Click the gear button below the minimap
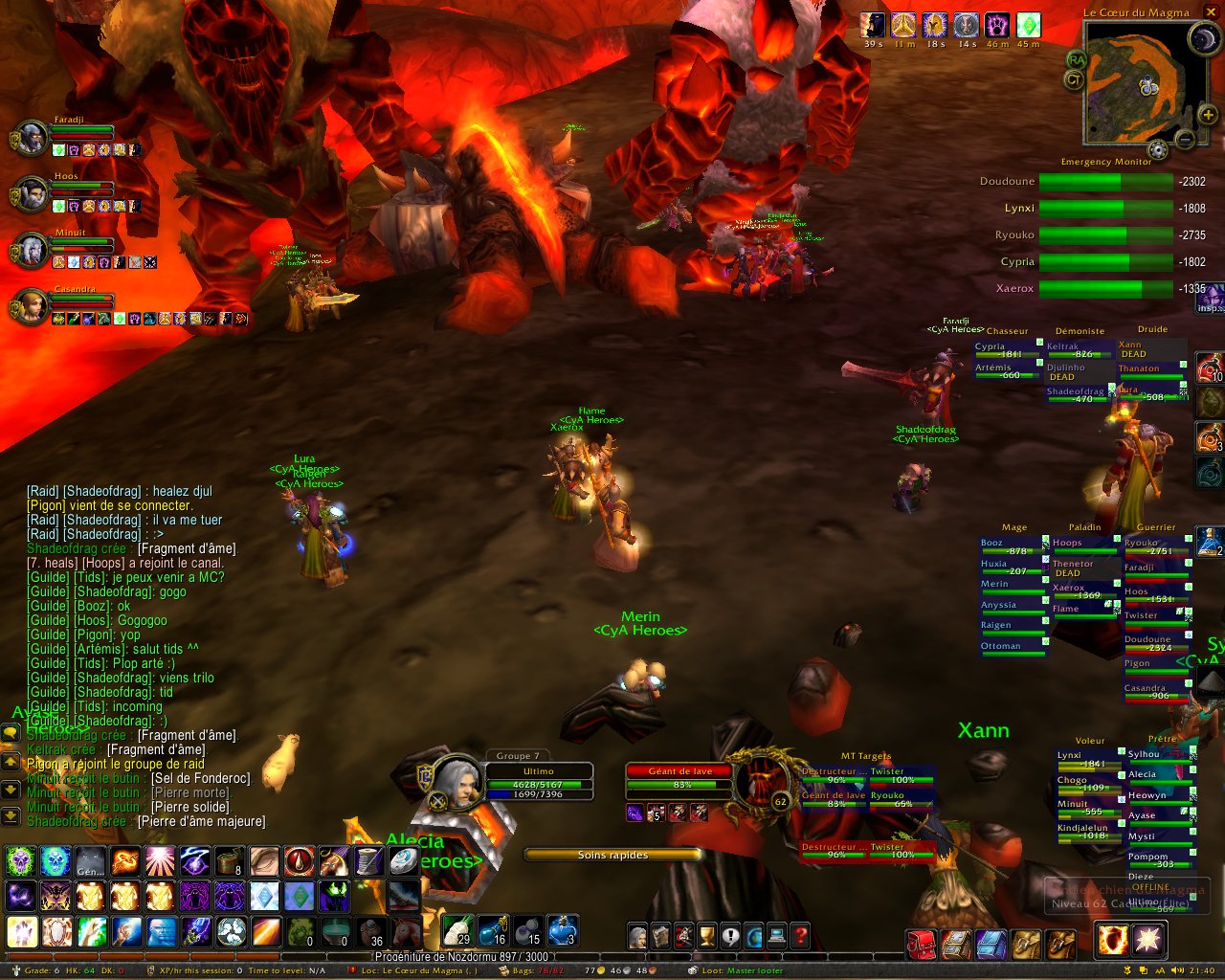This screenshot has height=980, width=1225. 1158,149
